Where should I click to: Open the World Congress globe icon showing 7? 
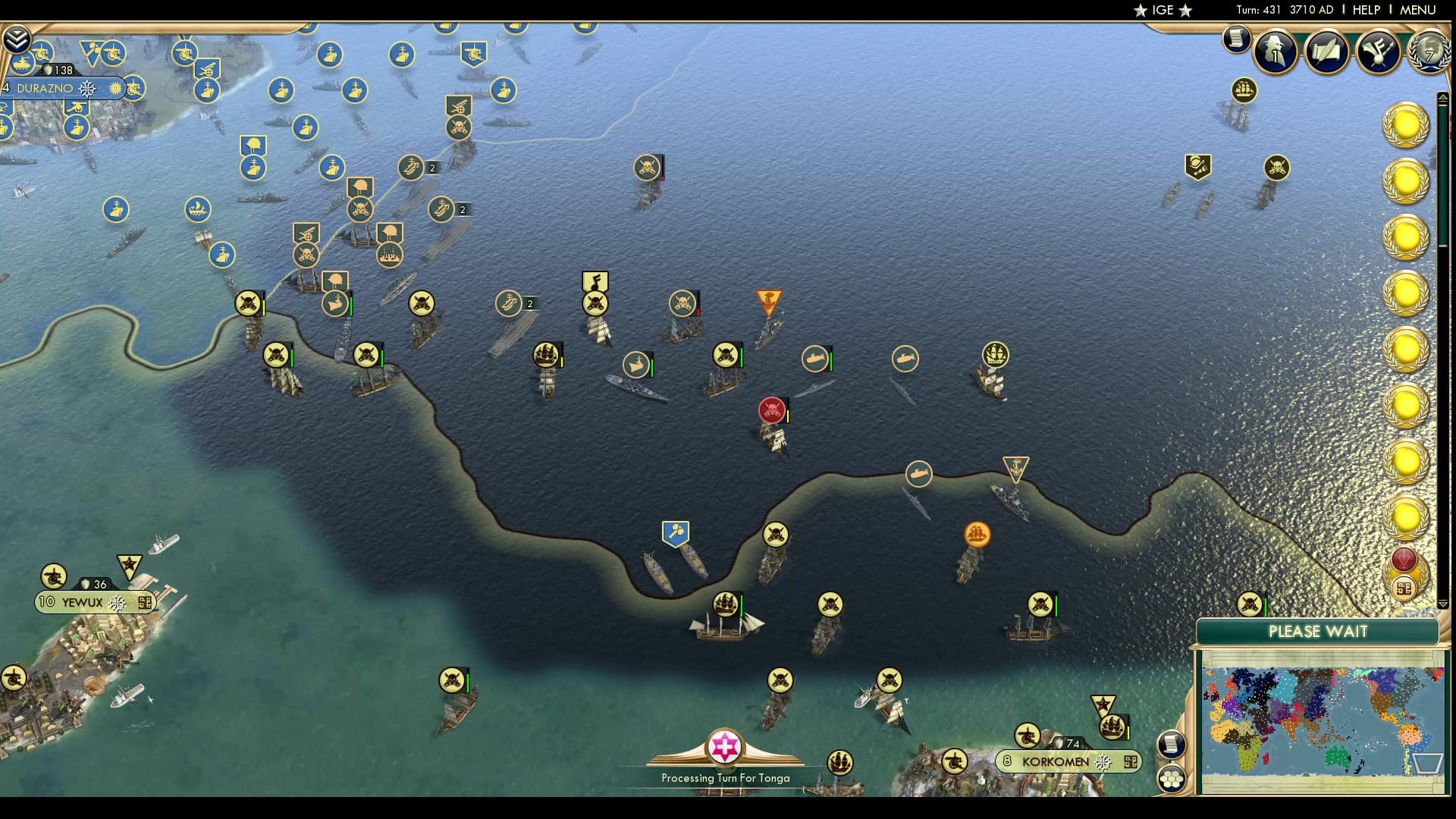1428,52
